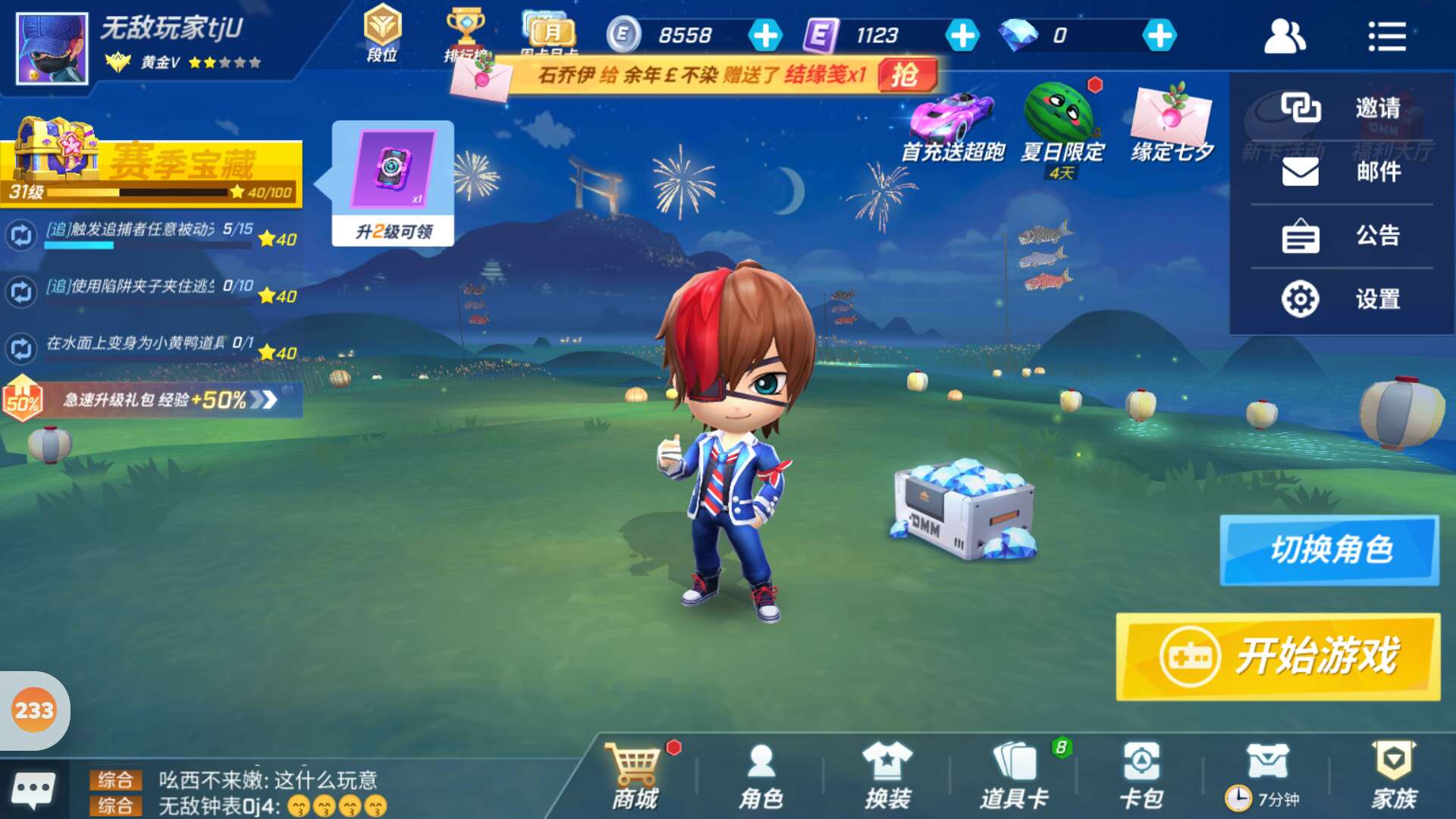Add gold coins with plus button
Screen dimensions: 1456x819
point(765,36)
